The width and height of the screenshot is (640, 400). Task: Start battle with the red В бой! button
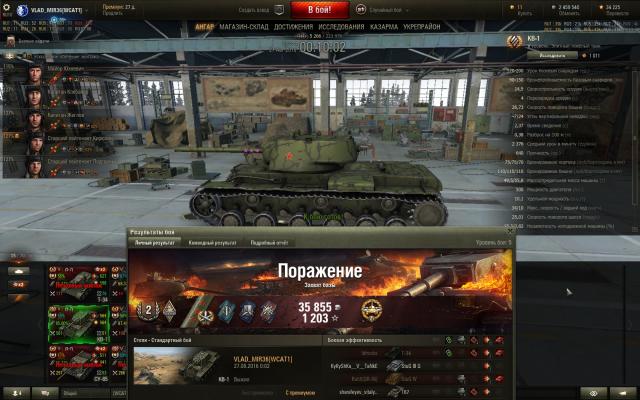[318, 9]
